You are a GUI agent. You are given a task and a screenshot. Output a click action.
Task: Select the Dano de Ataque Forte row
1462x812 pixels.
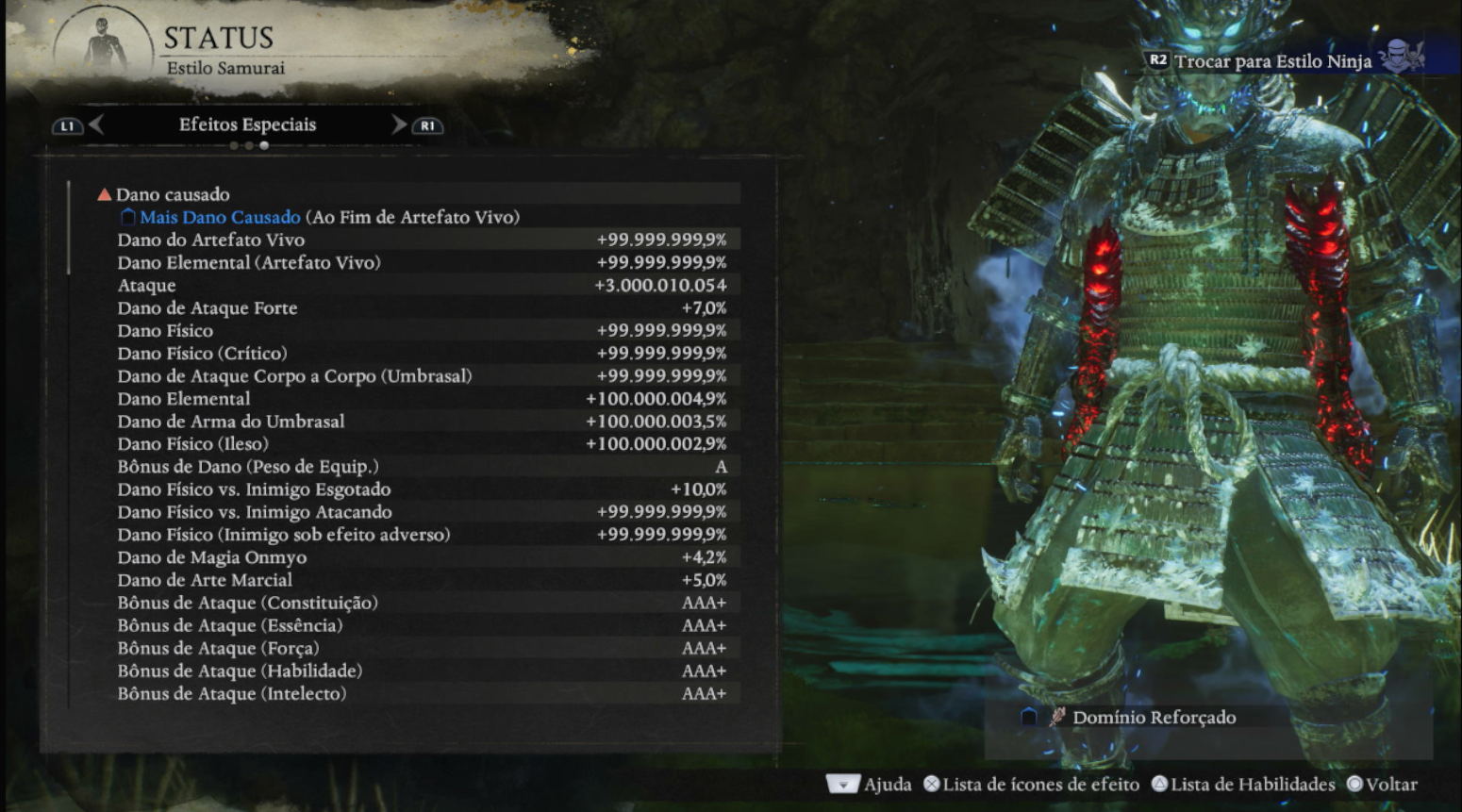(x=420, y=307)
